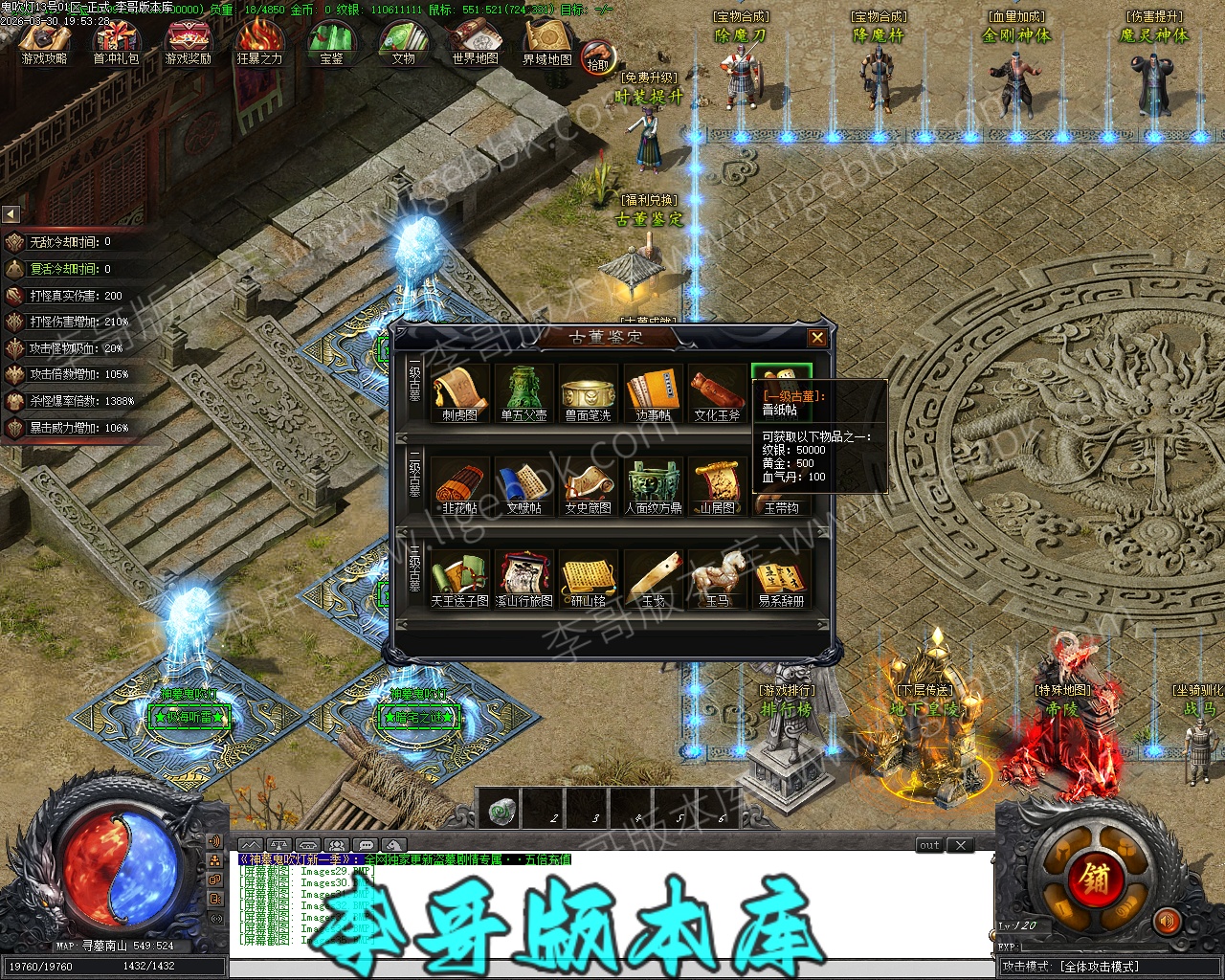1225x980 pixels.
Task: Select the 易系辞册 book antique
Action: click(781, 577)
